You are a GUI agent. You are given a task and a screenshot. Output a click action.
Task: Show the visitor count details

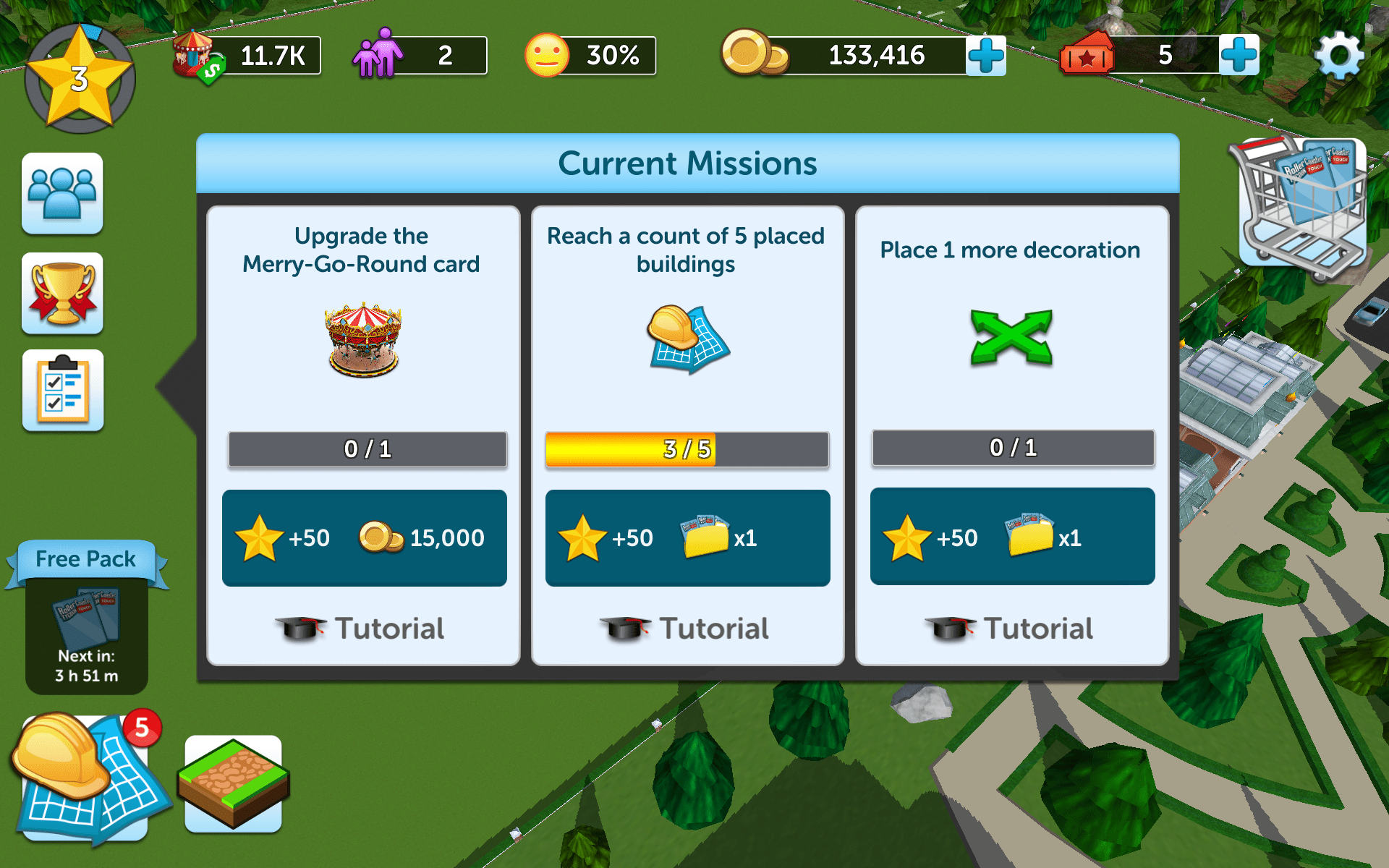pos(420,56)
